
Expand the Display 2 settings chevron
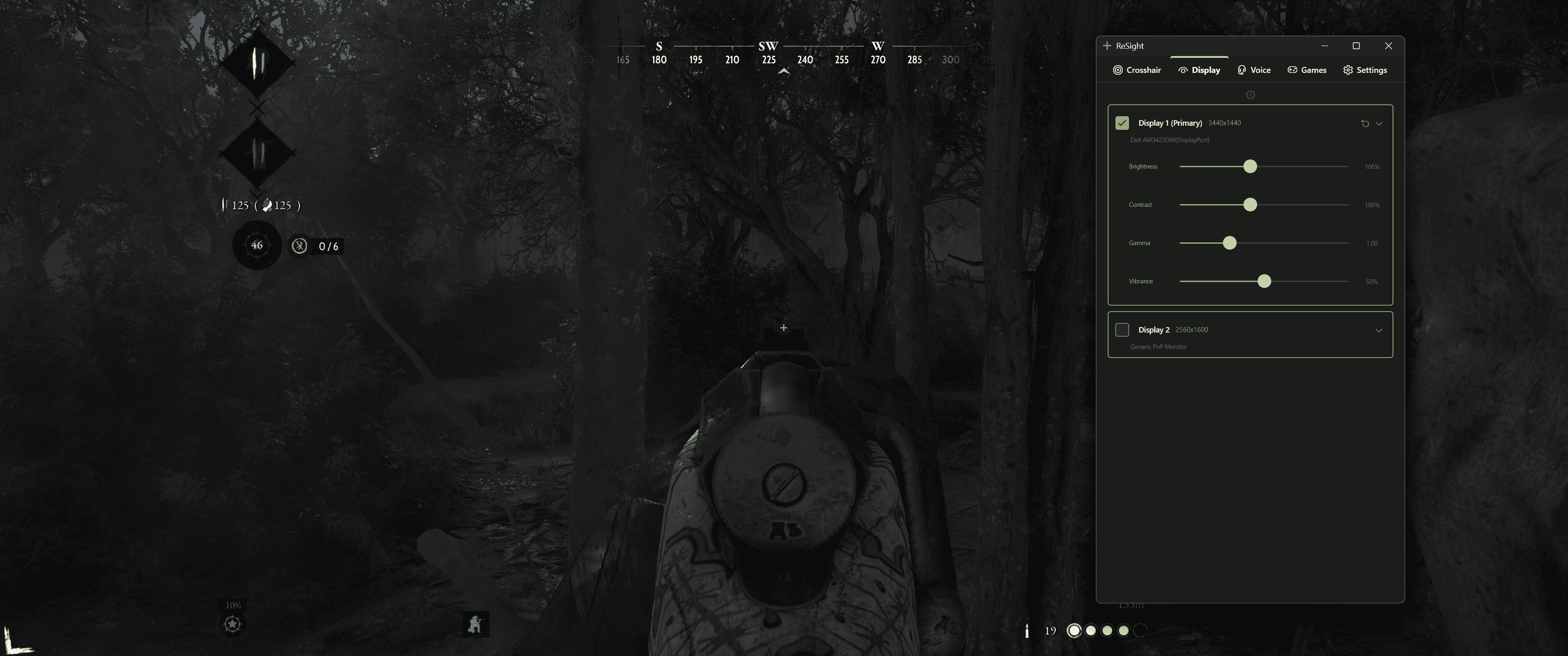coord(1379,330)
